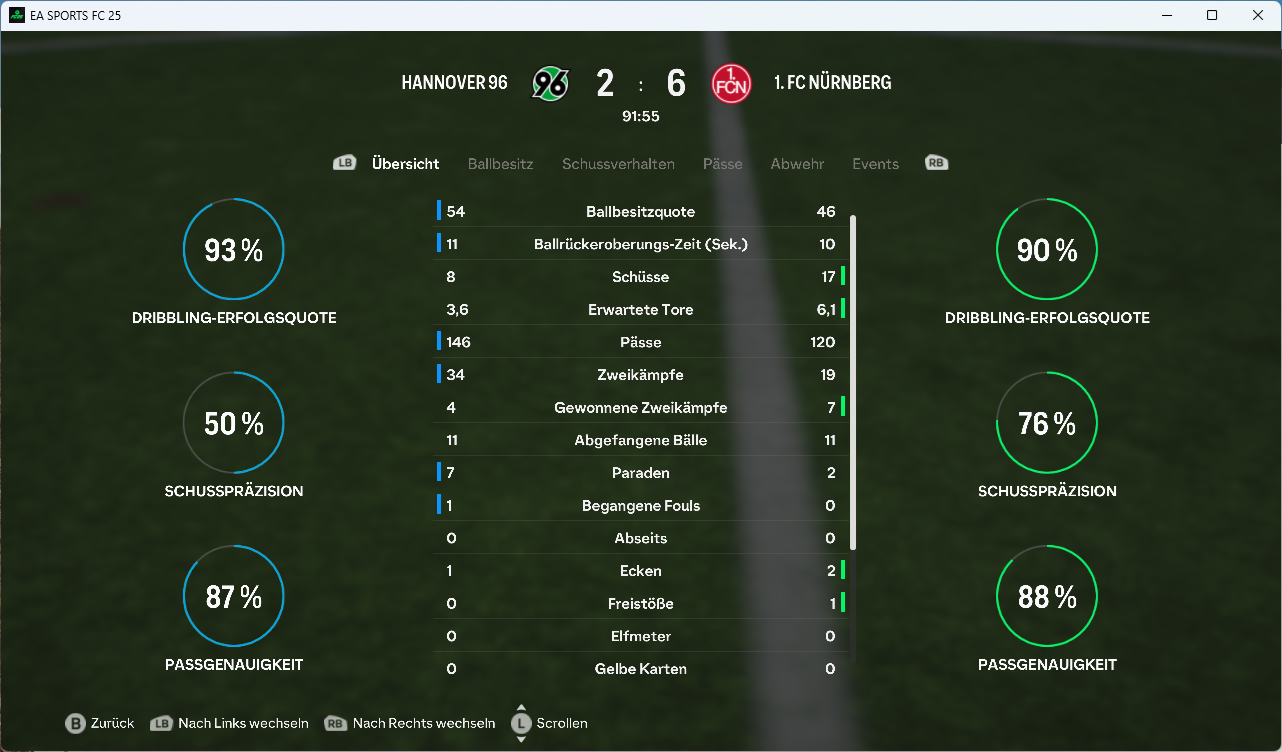Choose Nach Links wechseln
This screenshot has width=1282, height=752.
click(243, 723)
